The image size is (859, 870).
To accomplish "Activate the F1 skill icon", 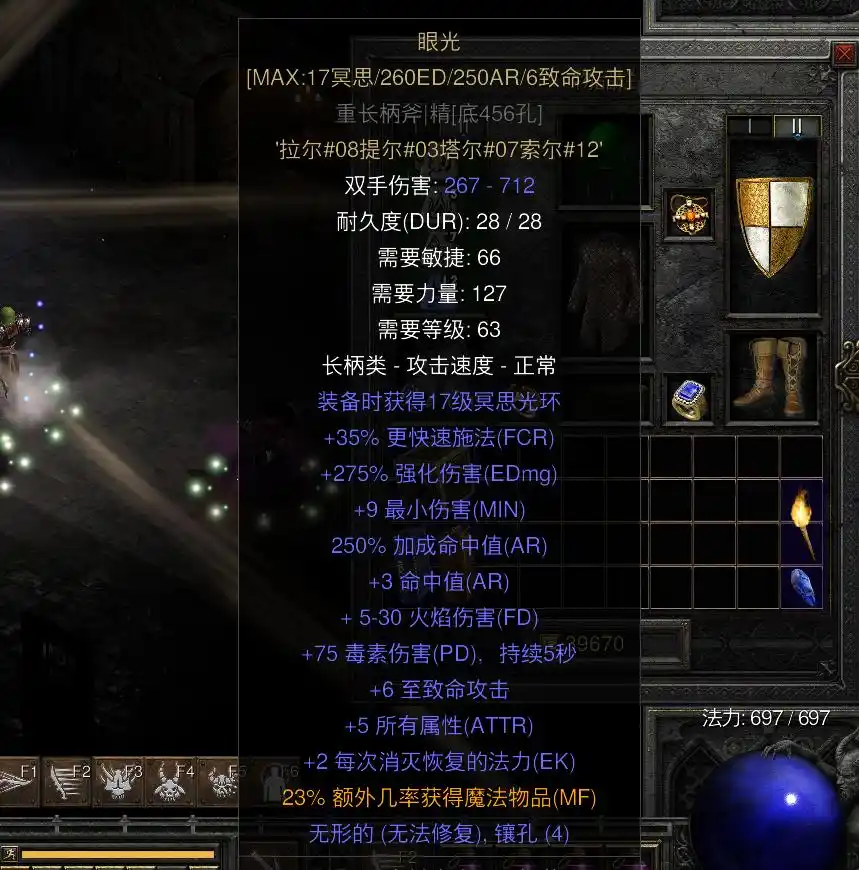I will (20, 782).
